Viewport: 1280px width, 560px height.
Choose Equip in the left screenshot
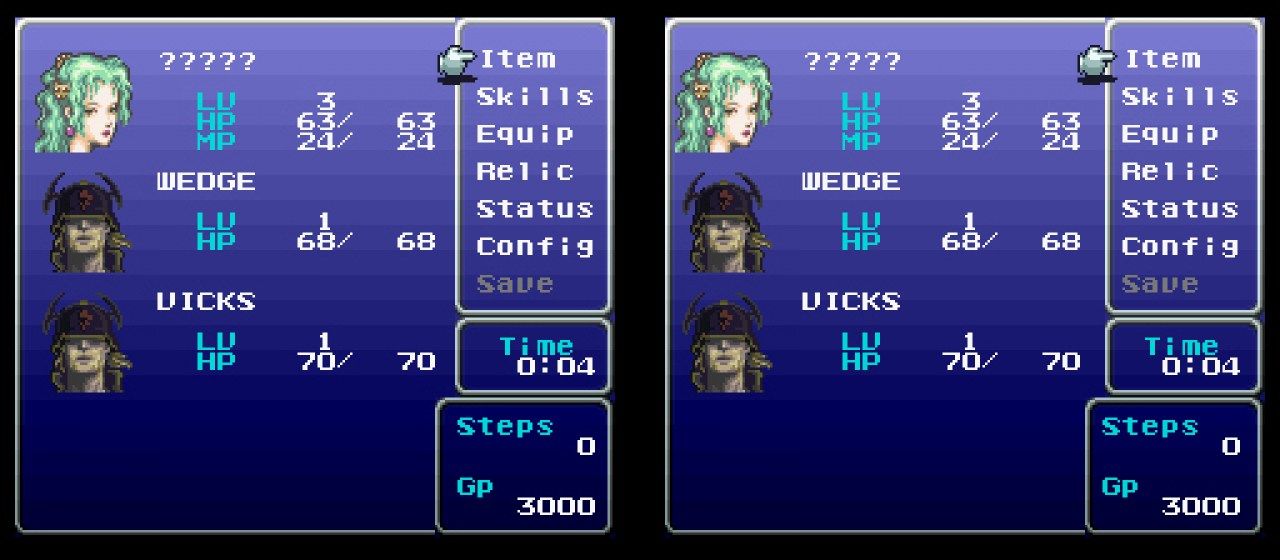pyautogui.click(x=525, y=134)
